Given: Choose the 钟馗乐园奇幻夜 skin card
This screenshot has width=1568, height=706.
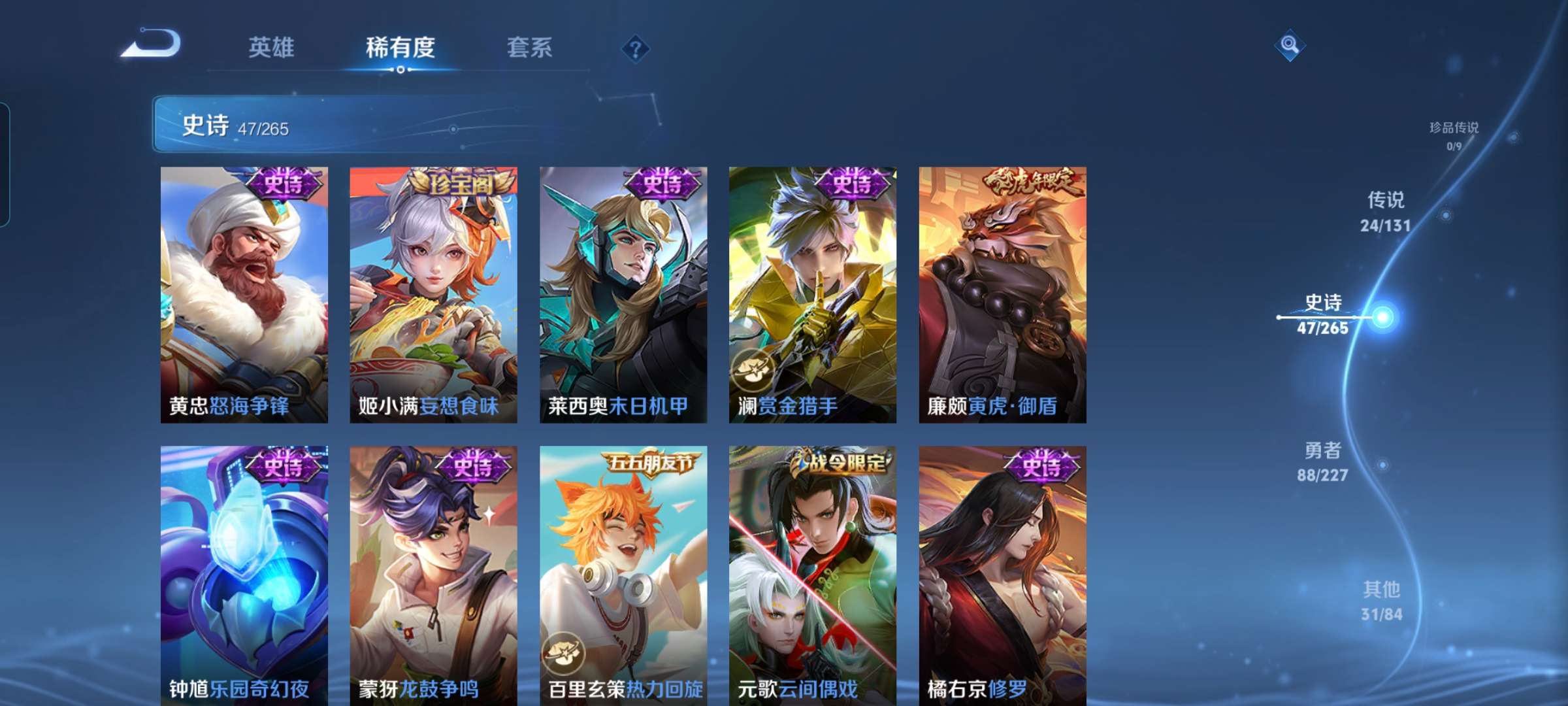Looking at the screenshot, I should 244,575.
